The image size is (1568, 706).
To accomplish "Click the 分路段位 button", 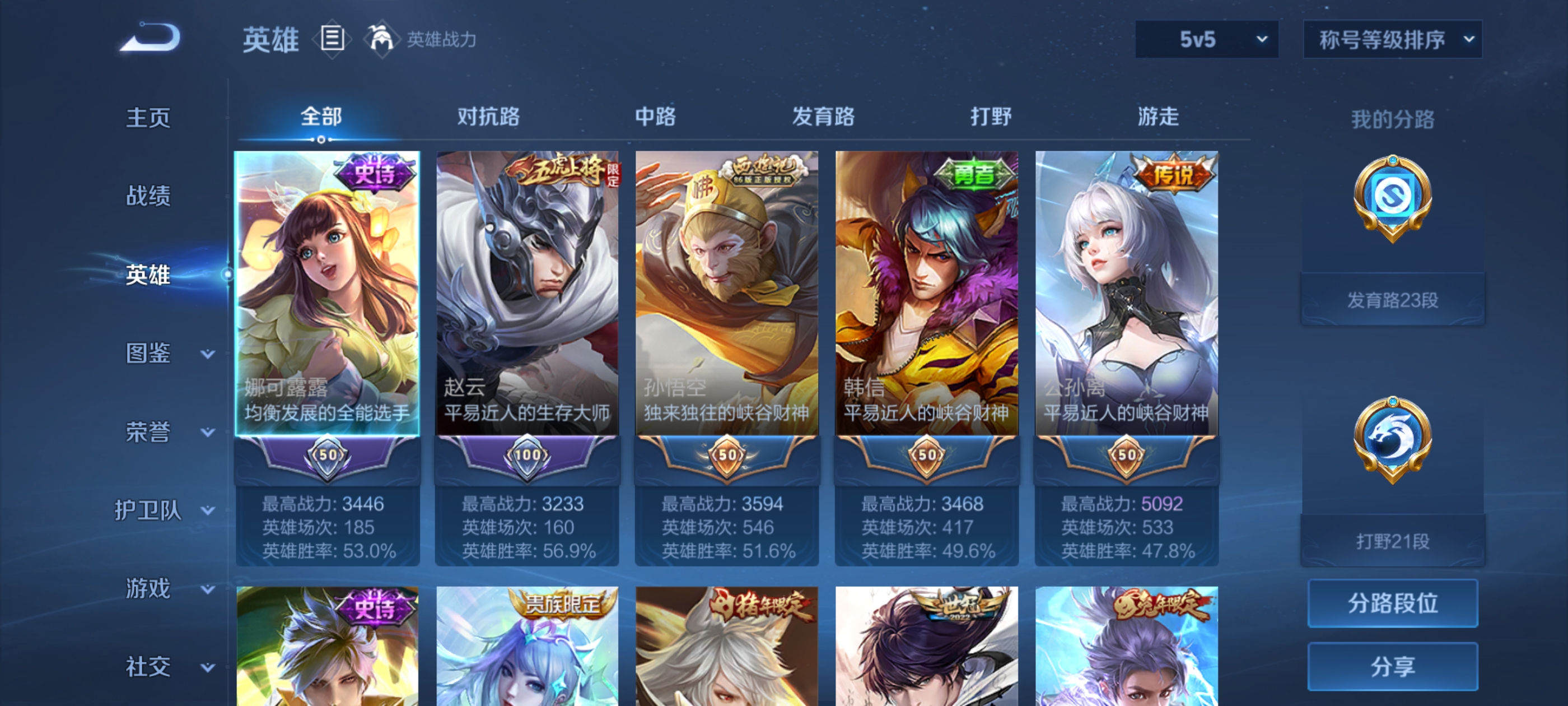I will coord(1393,603).
